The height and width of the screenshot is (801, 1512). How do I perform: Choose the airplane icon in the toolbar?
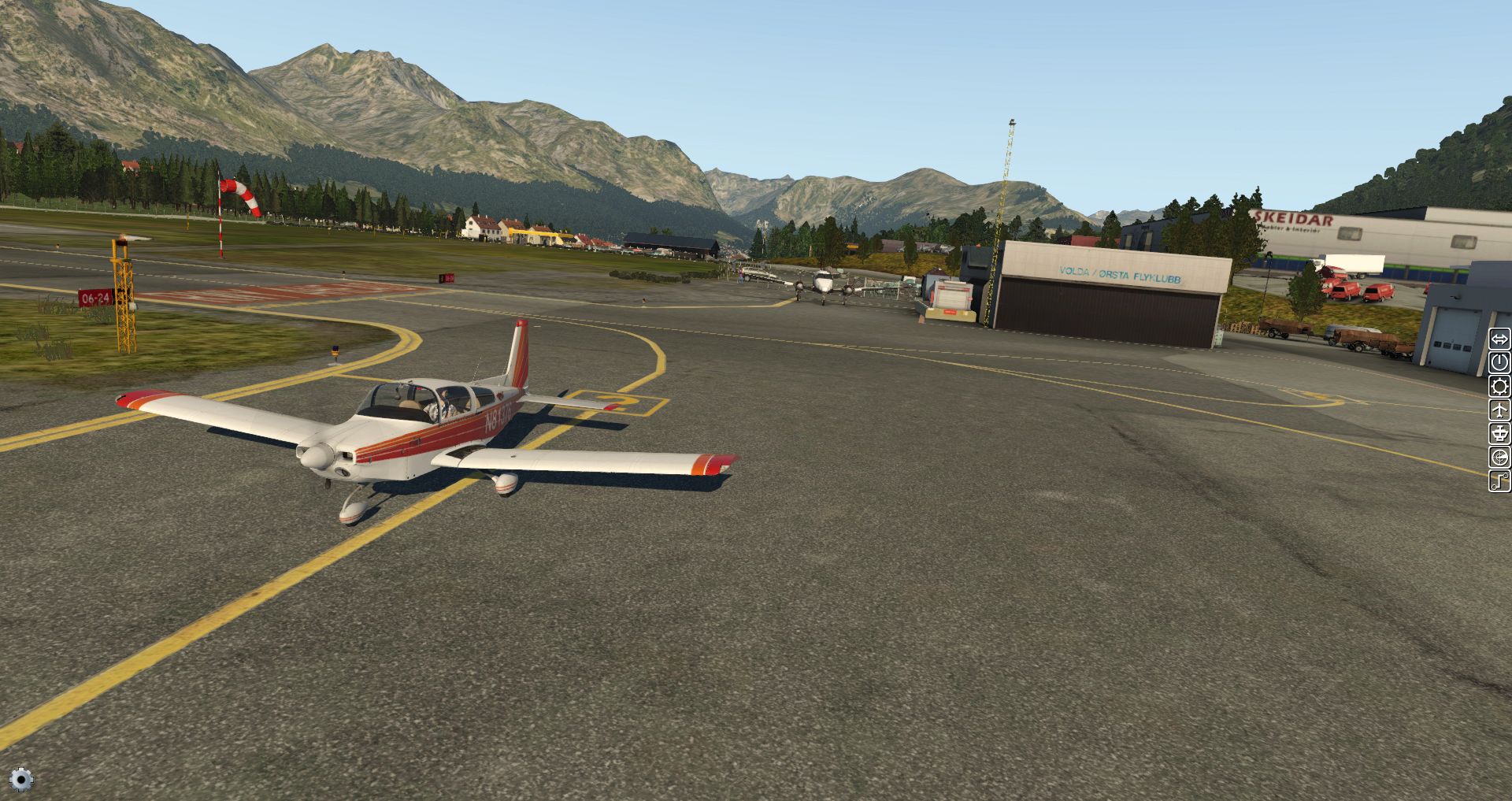pyautogui.click(x=1499, y=410)
